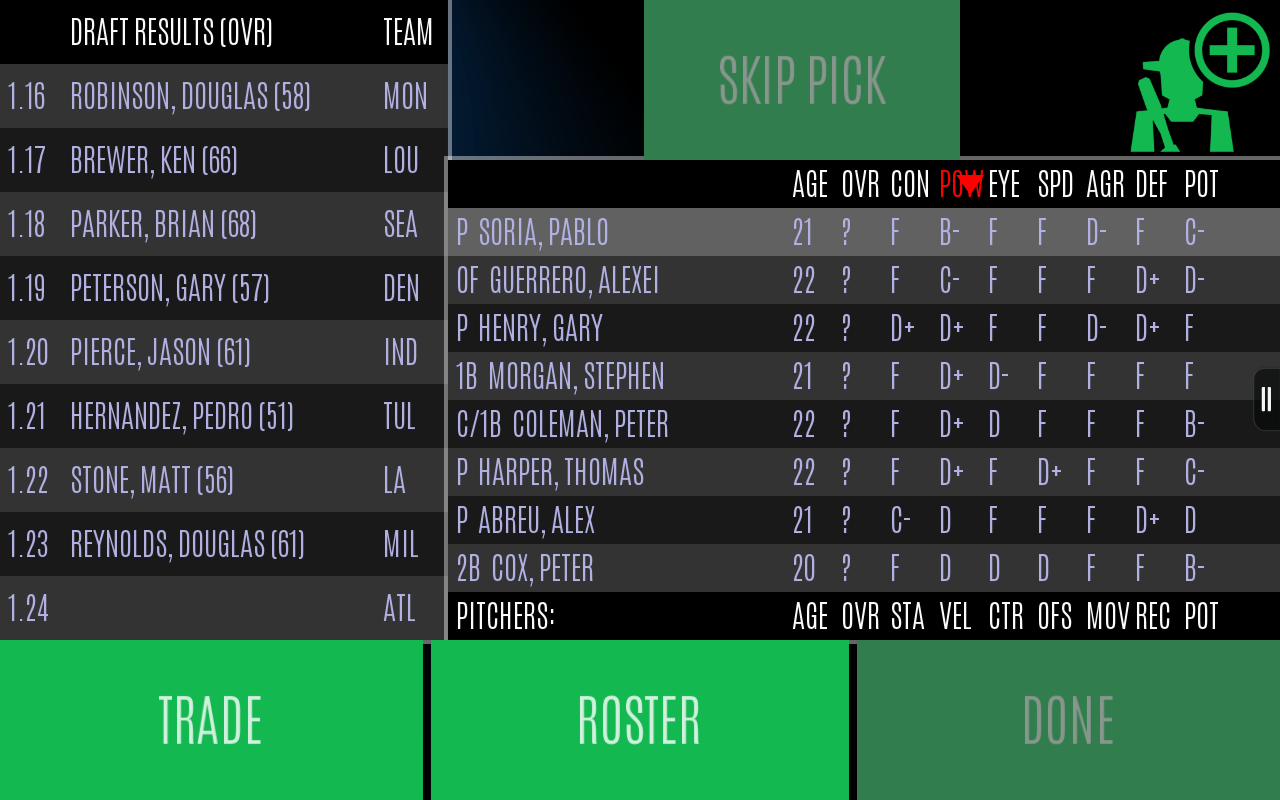Sort the prospect list by AGE
1280x800 pixels.
pos(808,184)
